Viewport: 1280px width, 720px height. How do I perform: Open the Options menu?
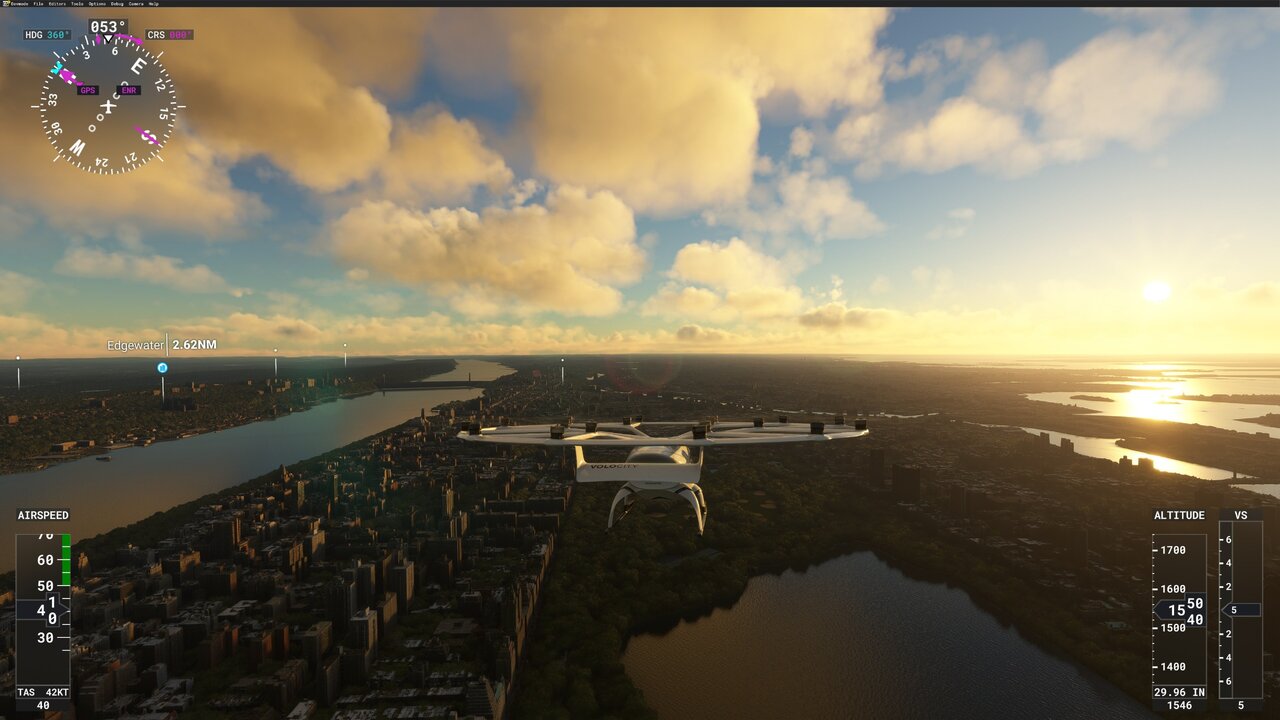tap(97, 4)
